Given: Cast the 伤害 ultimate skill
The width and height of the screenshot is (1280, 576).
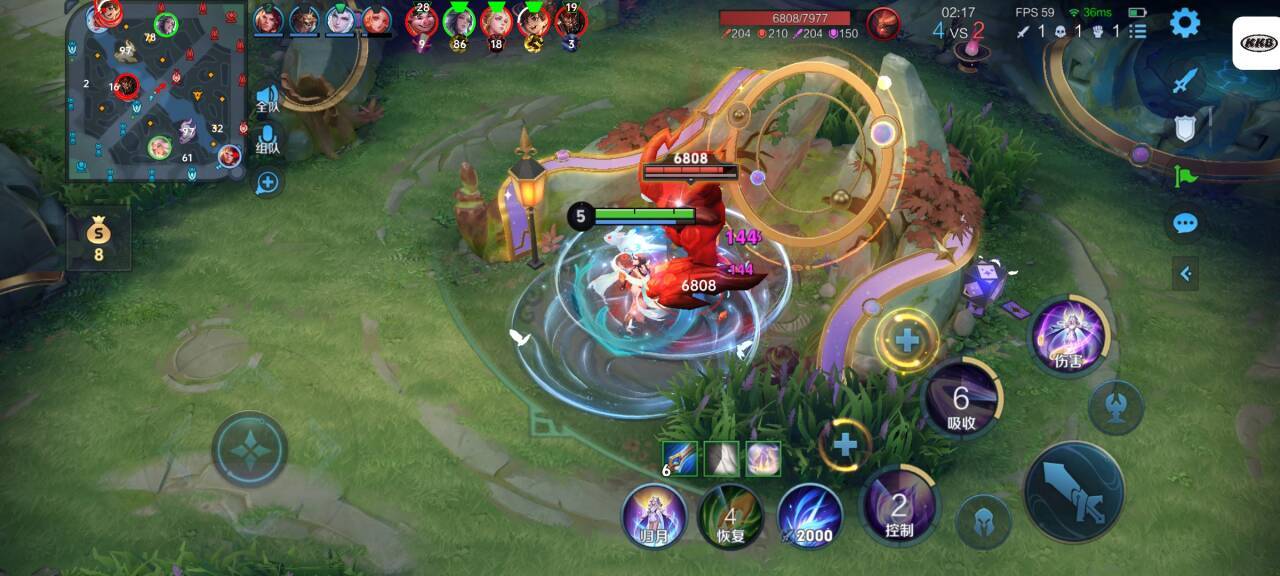Looking at the screenshot, I should point(1068,336).
